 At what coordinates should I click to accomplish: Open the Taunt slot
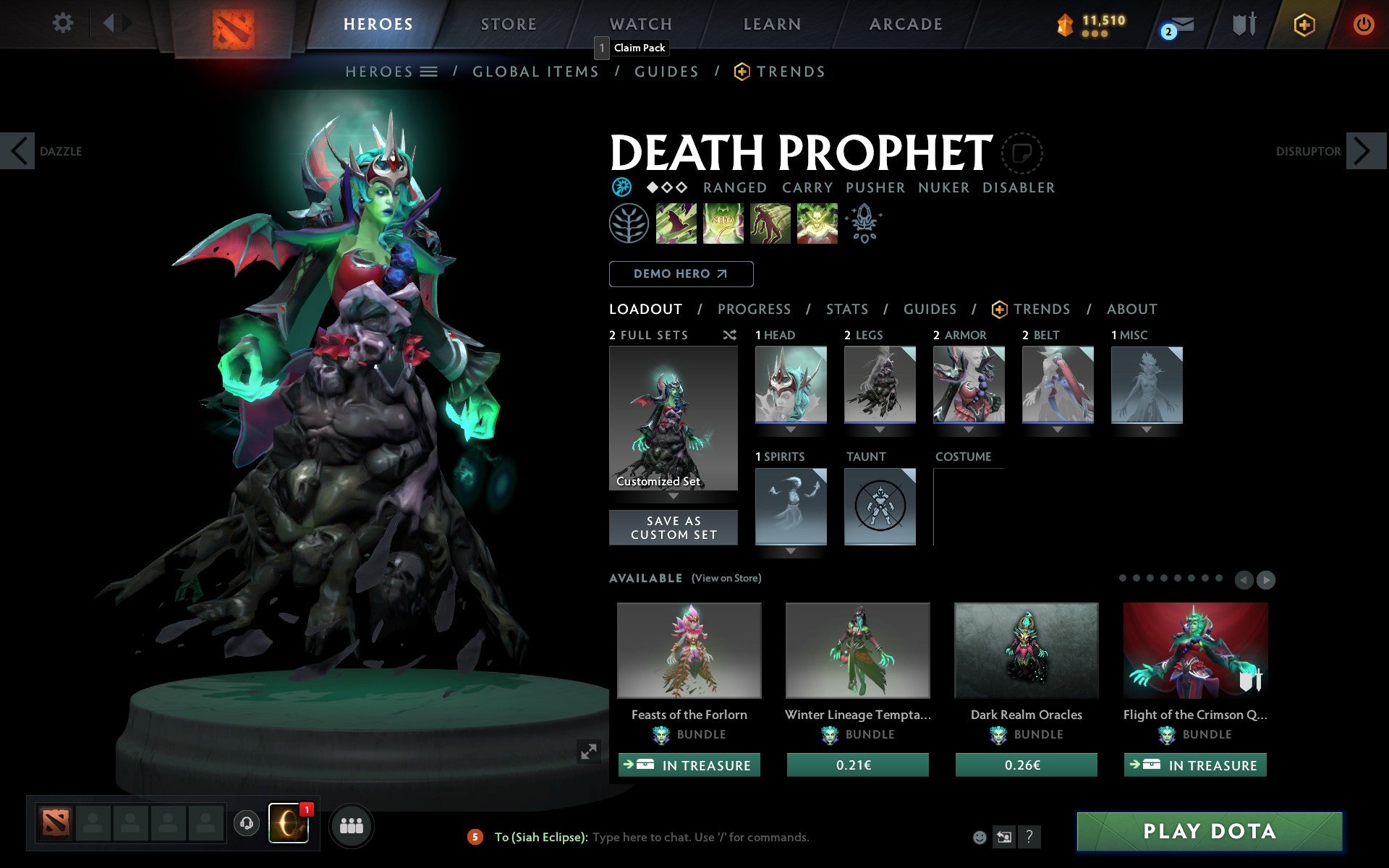(880, 506)
